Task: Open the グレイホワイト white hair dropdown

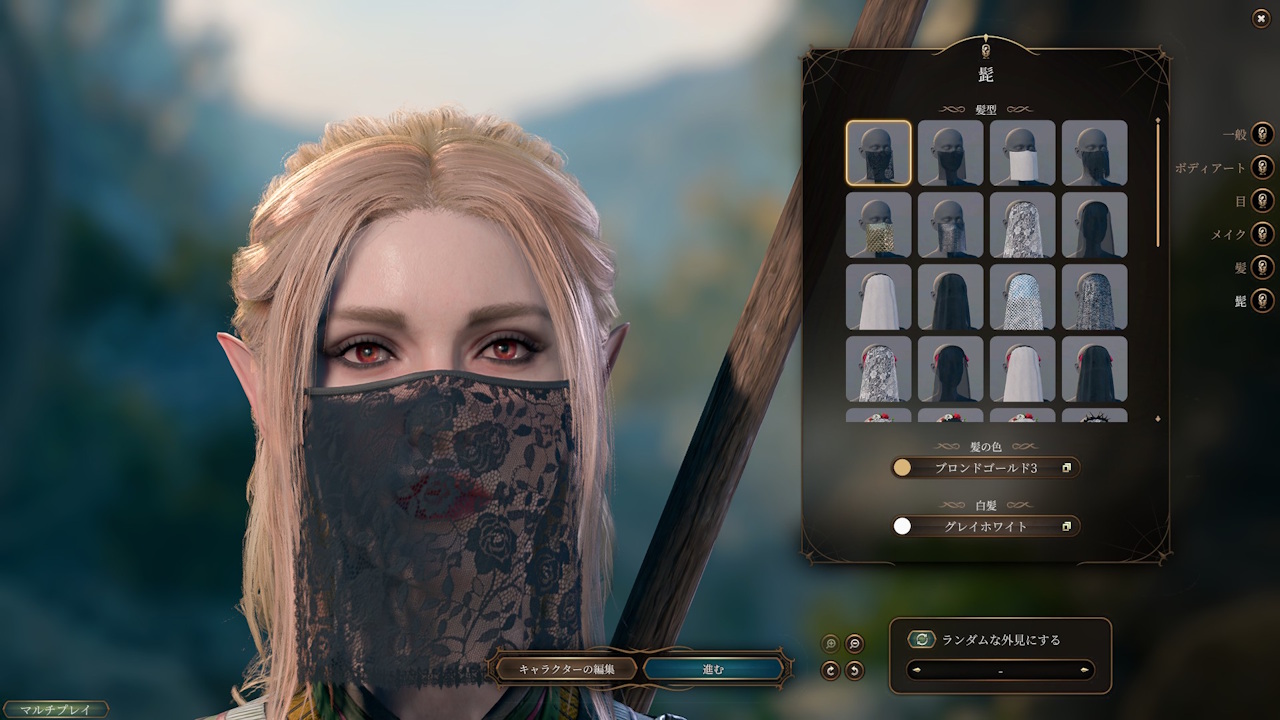Action: tap(986, 526)
